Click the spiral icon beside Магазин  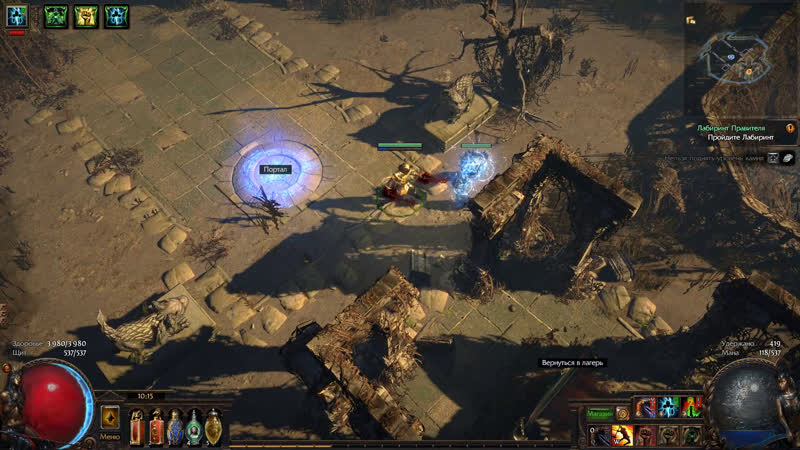click(x=623, y=411)
